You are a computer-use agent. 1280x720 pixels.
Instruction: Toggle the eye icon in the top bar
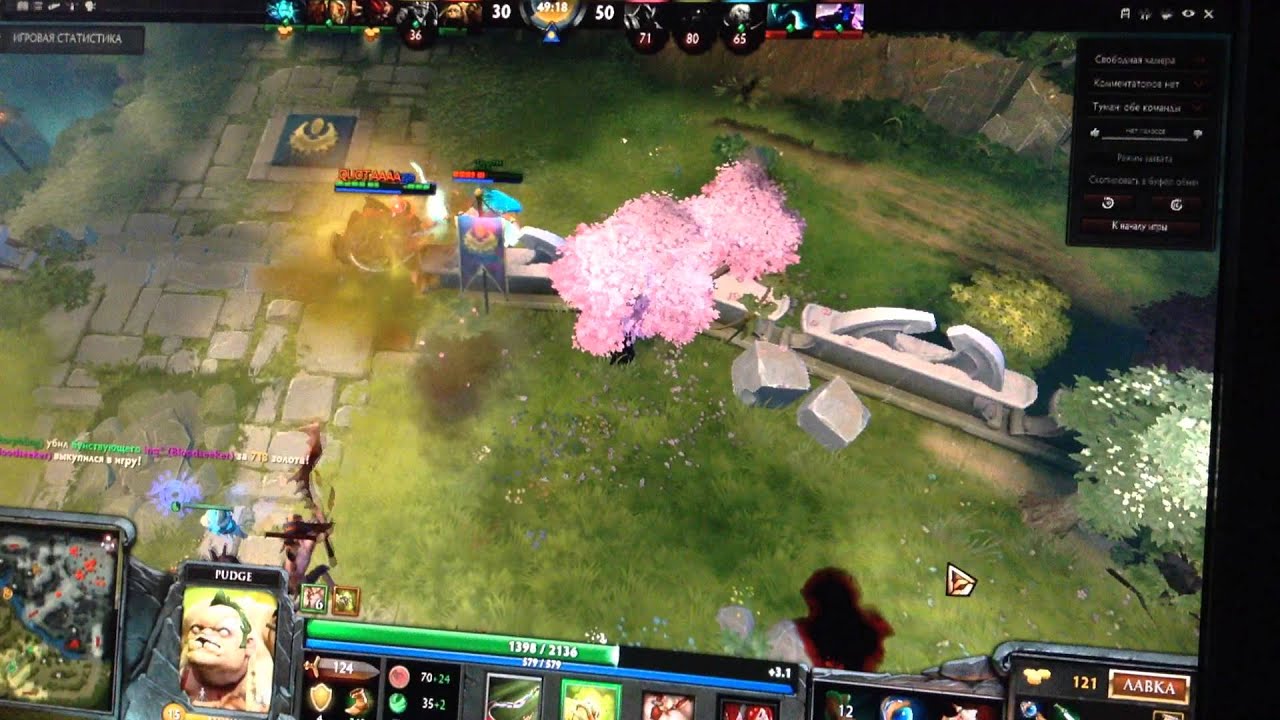[x=1188, y=14]
